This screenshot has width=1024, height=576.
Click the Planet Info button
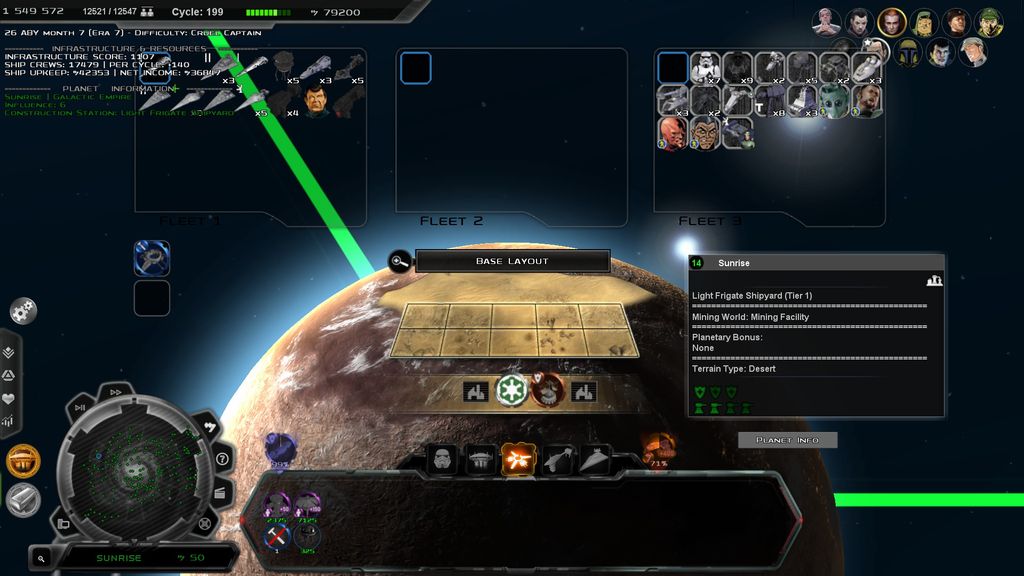pyautogui.click(x=787, y=440)
